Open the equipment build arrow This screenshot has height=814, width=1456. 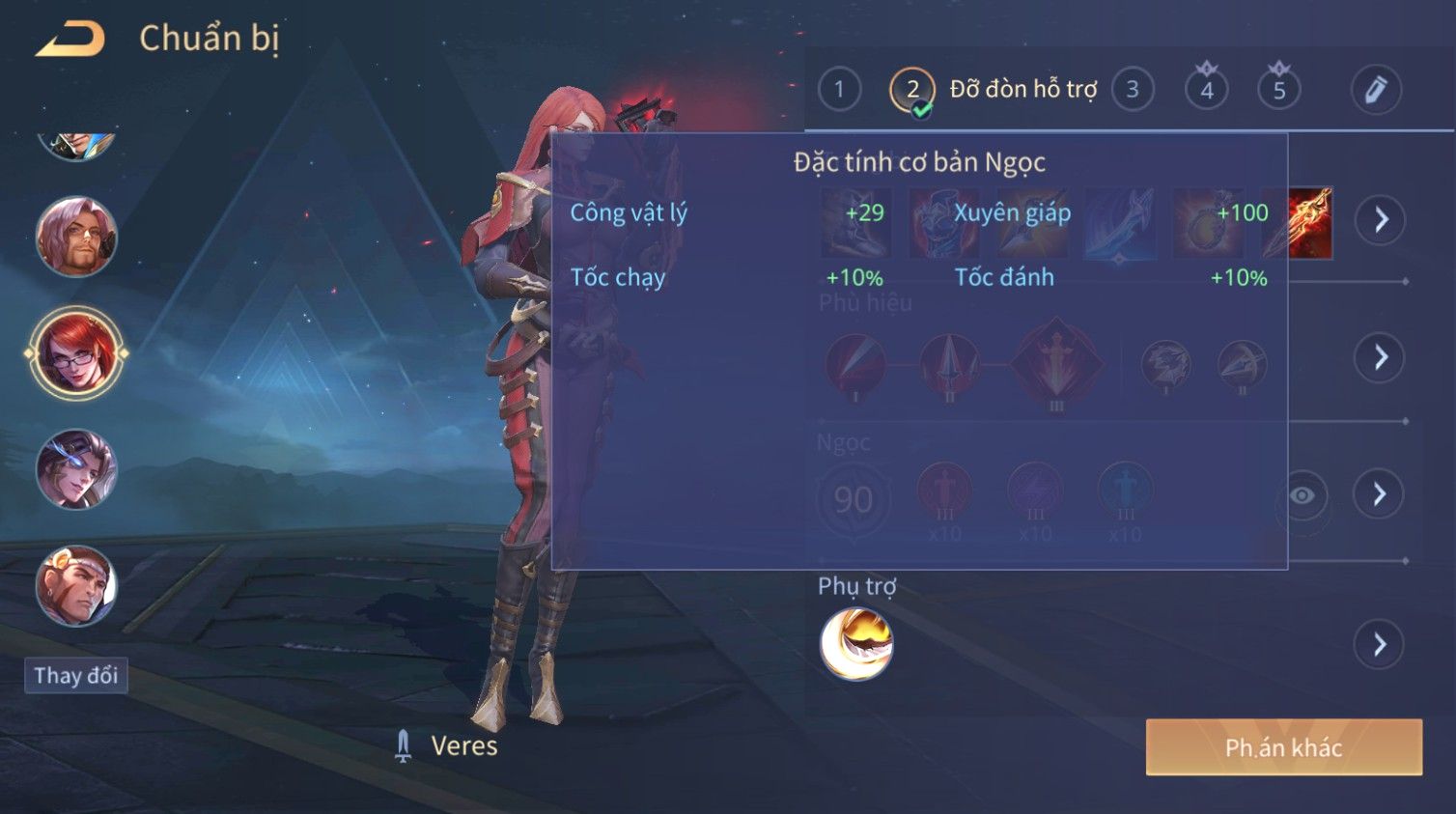coord(1381,220)
